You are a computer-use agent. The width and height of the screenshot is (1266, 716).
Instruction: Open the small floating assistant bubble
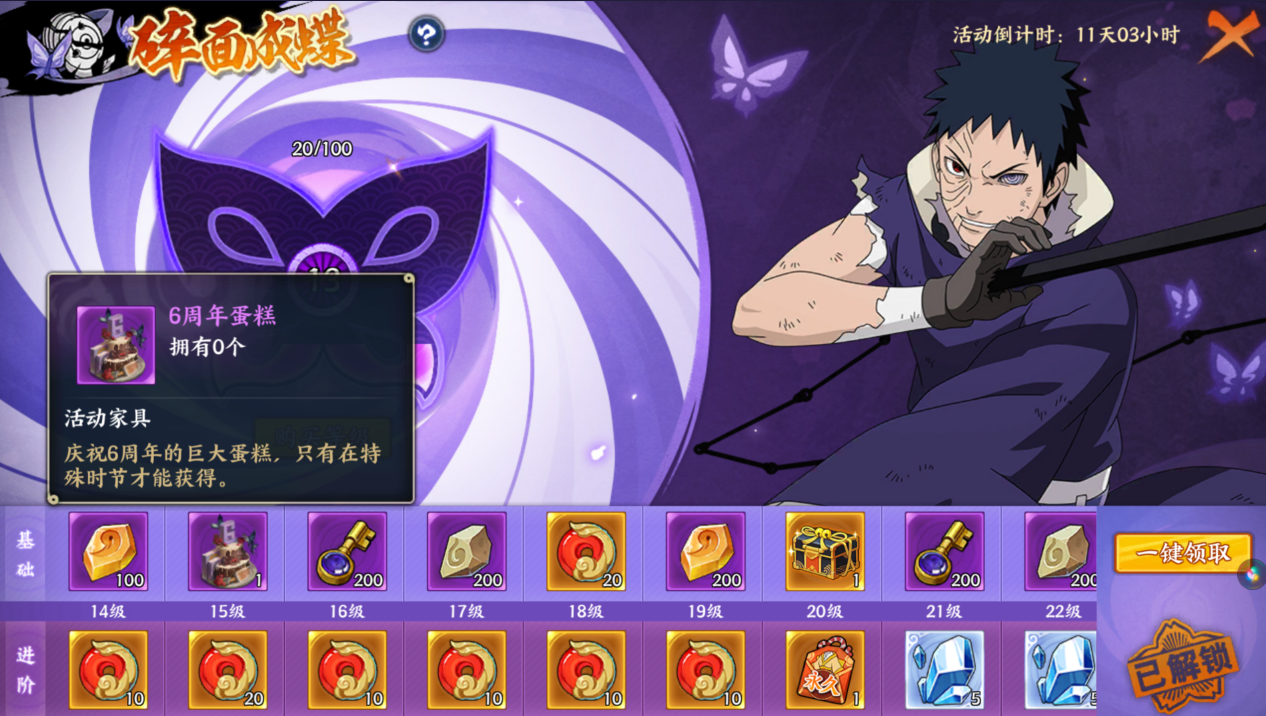[1252, 575]
